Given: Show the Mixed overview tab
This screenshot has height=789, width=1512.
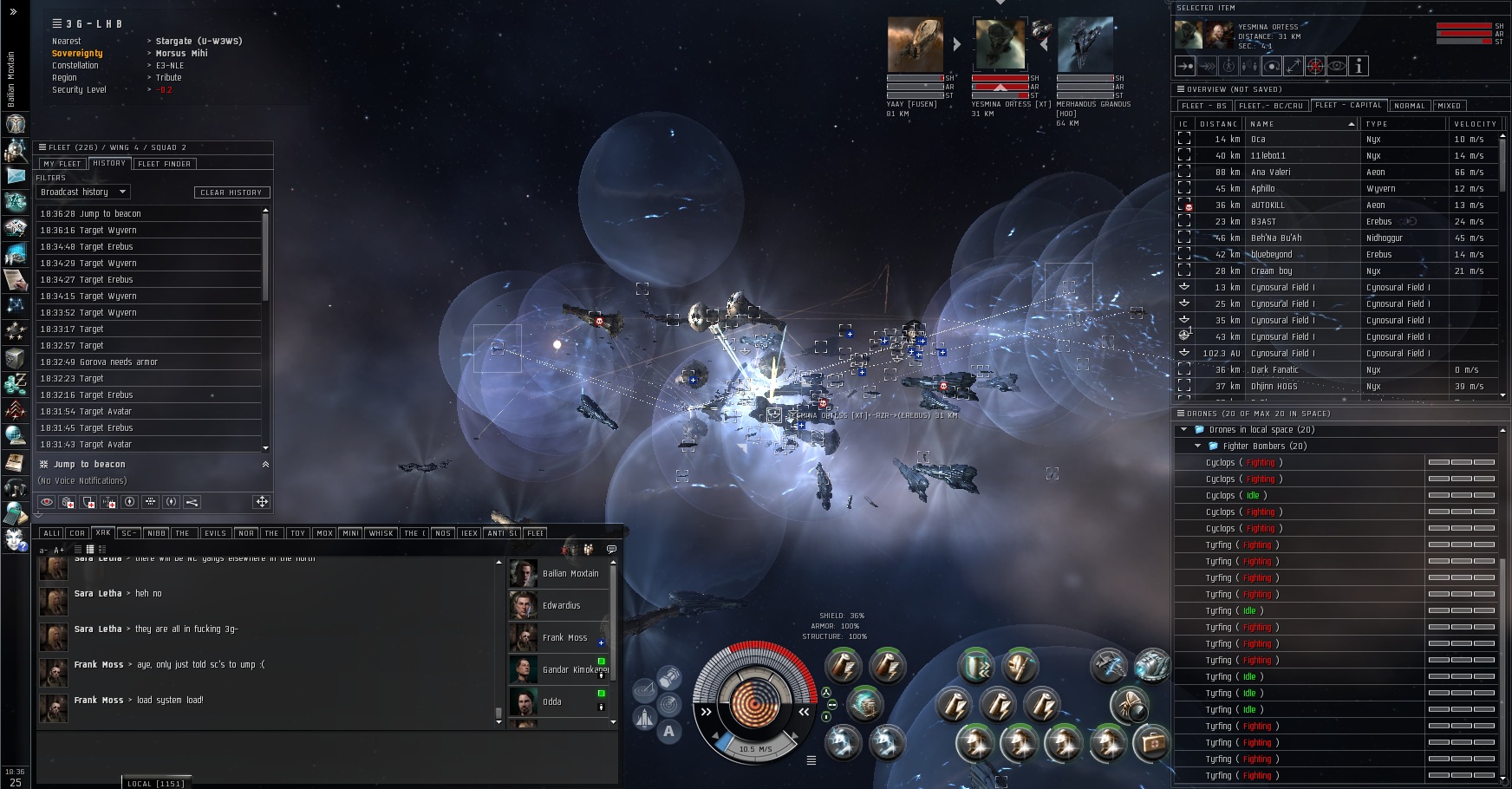Looking at the screenshot, I should pyautogui.click(x=1449, y=106).
